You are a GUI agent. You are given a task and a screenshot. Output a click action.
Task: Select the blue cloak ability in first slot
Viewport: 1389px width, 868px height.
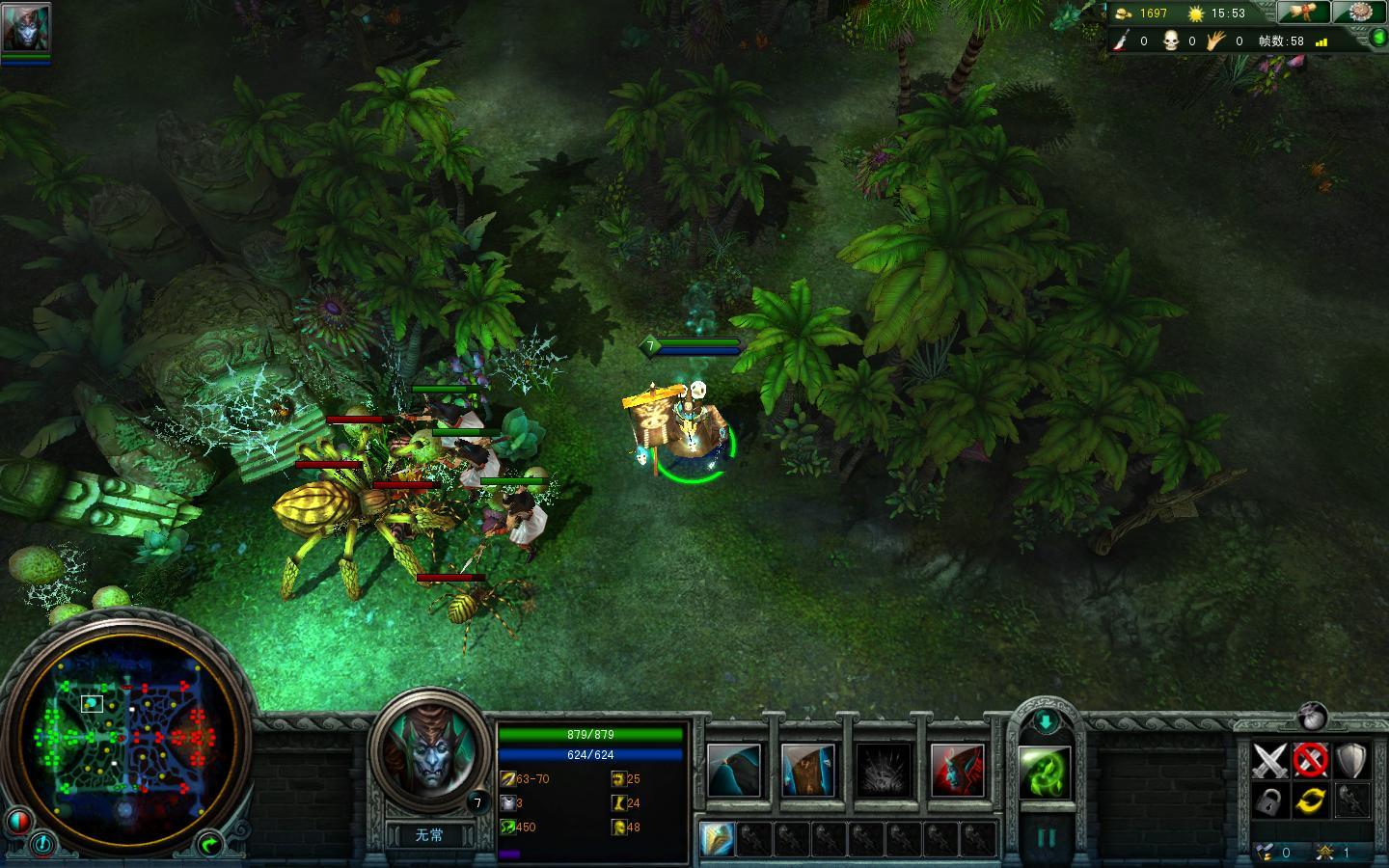pos(733,769)
